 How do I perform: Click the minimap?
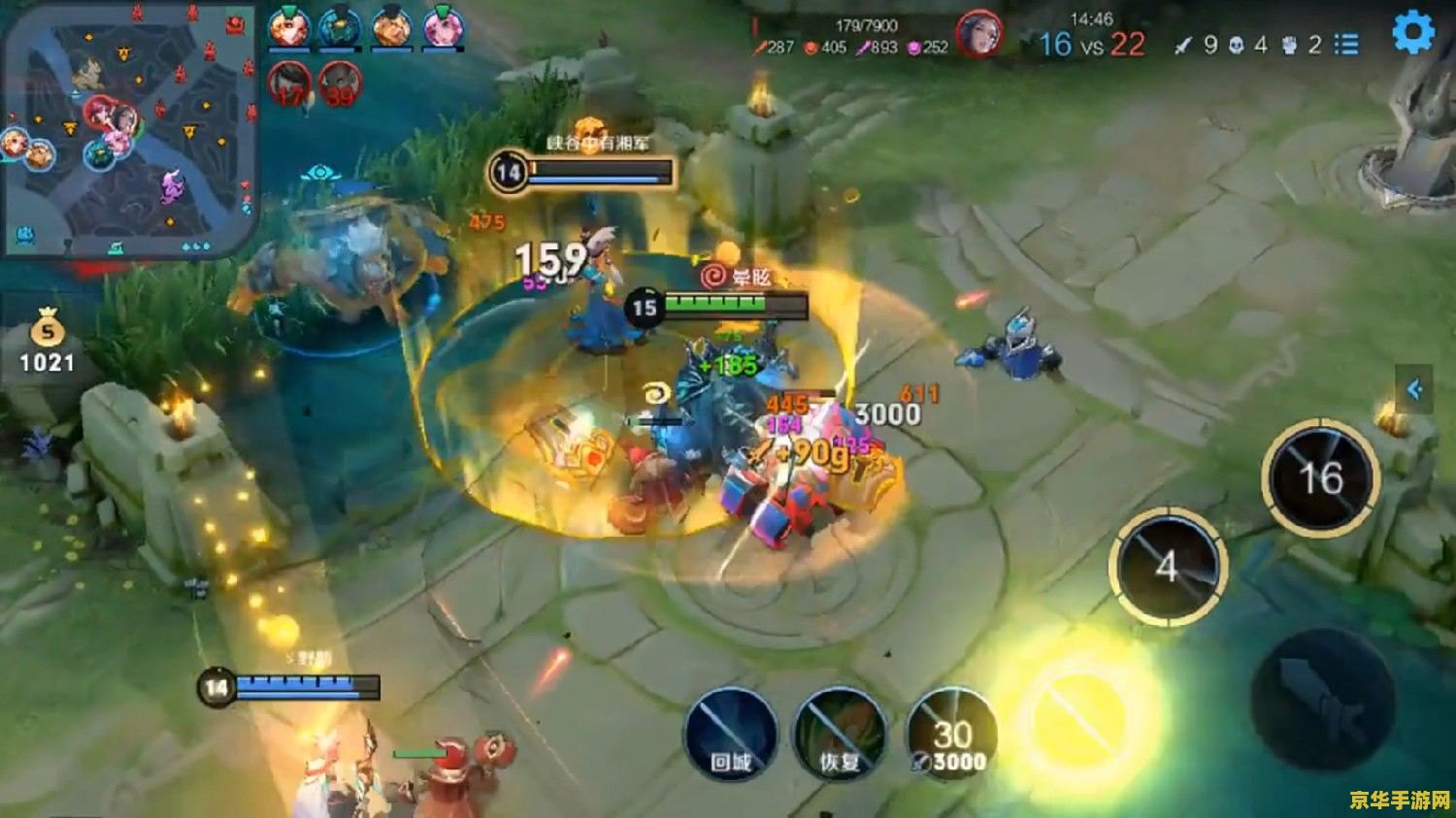[129, 129]
